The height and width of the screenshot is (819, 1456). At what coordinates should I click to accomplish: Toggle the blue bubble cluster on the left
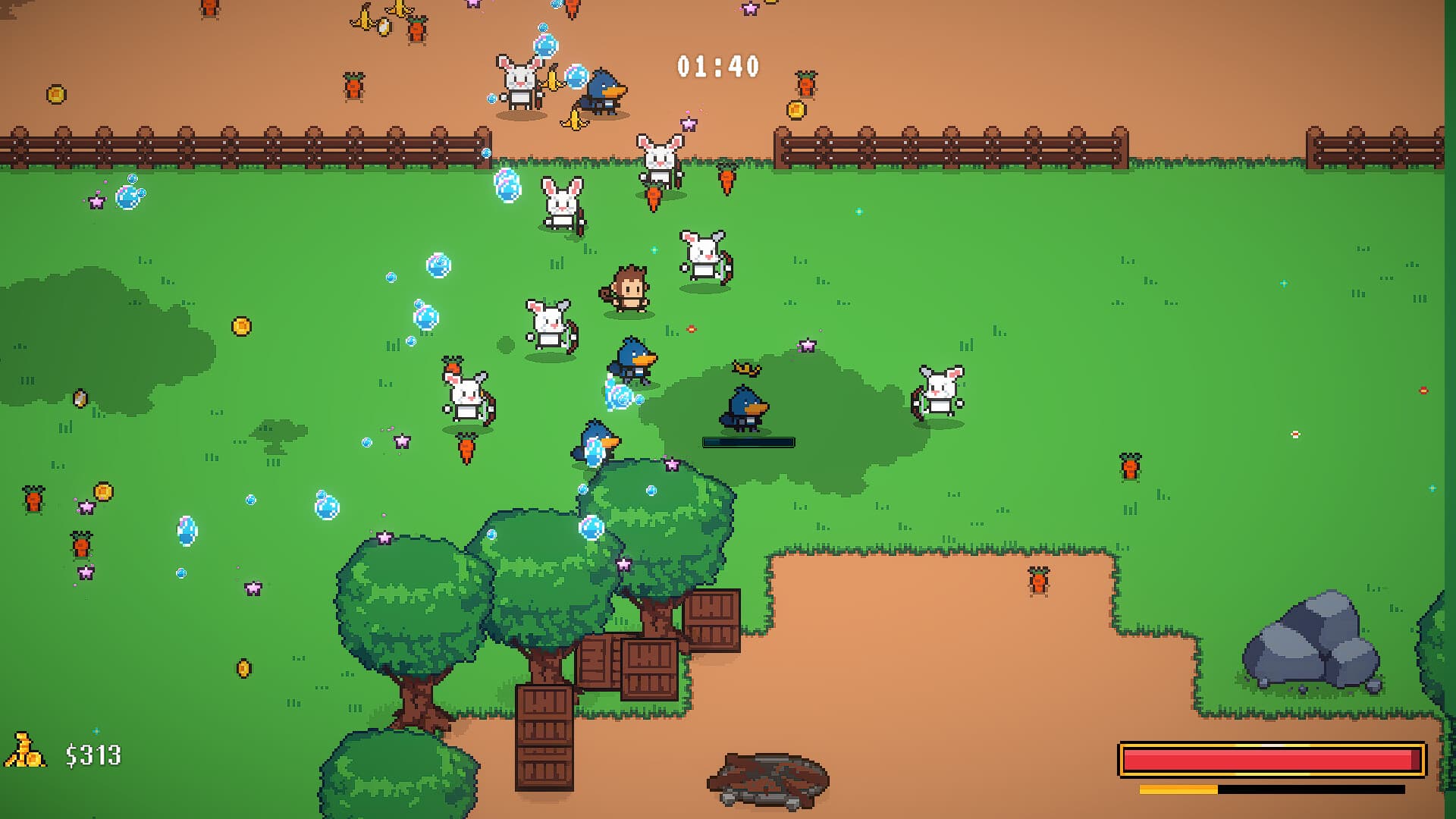[129, 193]
